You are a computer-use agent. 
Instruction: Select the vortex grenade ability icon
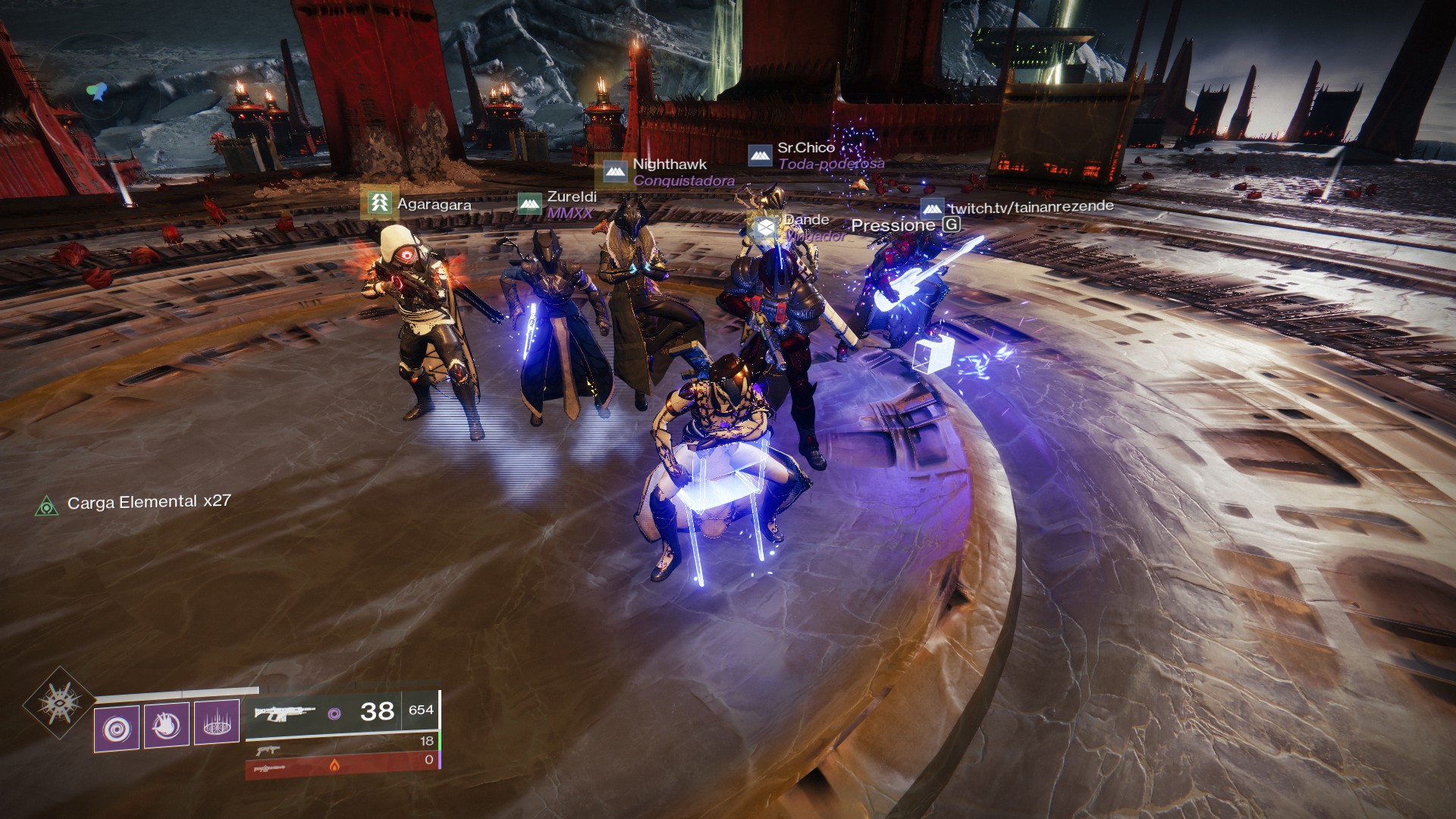pos(117,728)
